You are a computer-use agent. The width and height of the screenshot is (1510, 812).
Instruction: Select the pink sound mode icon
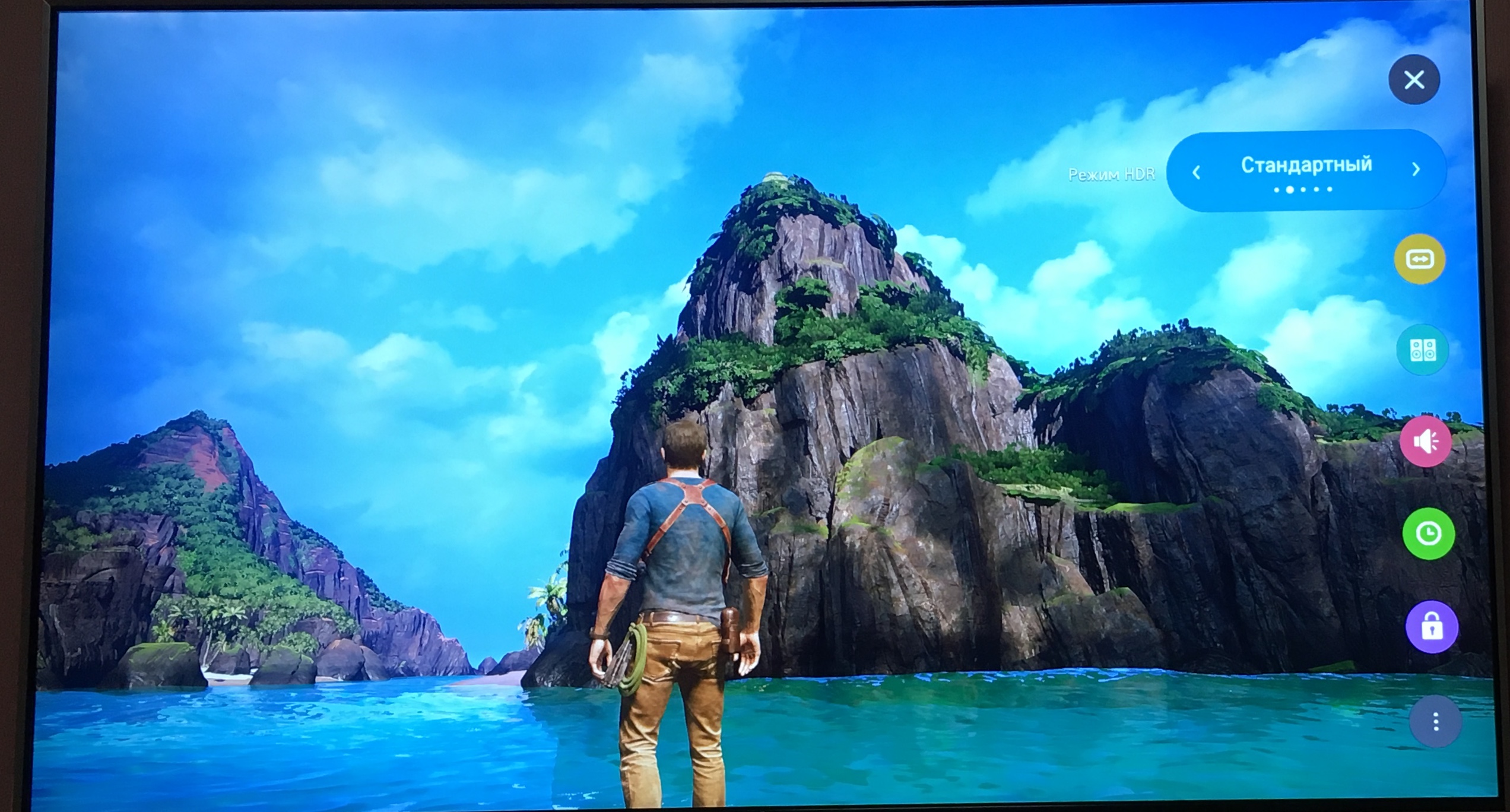[1426, 441]
